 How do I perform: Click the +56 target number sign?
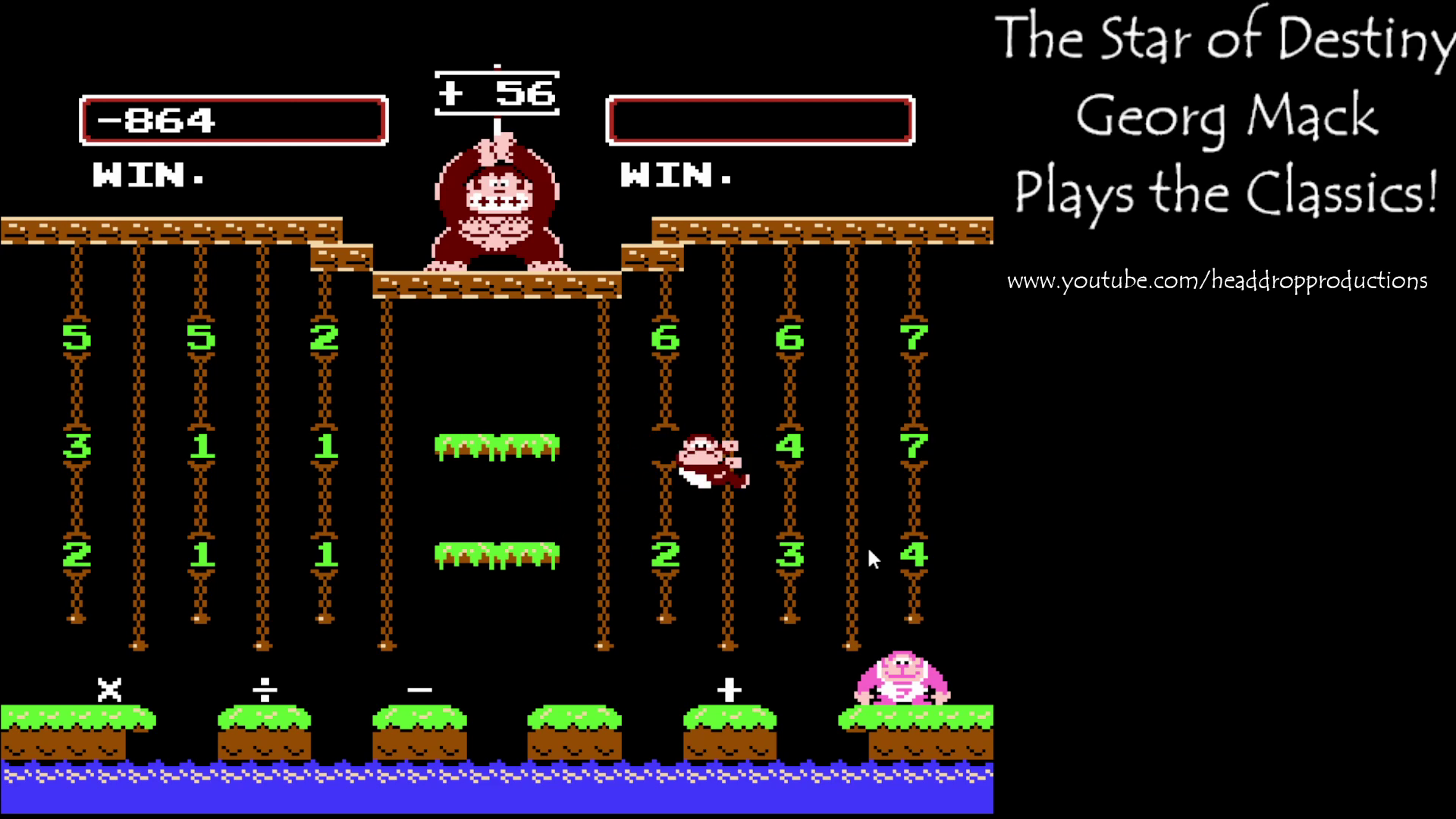tap(497, 93)
